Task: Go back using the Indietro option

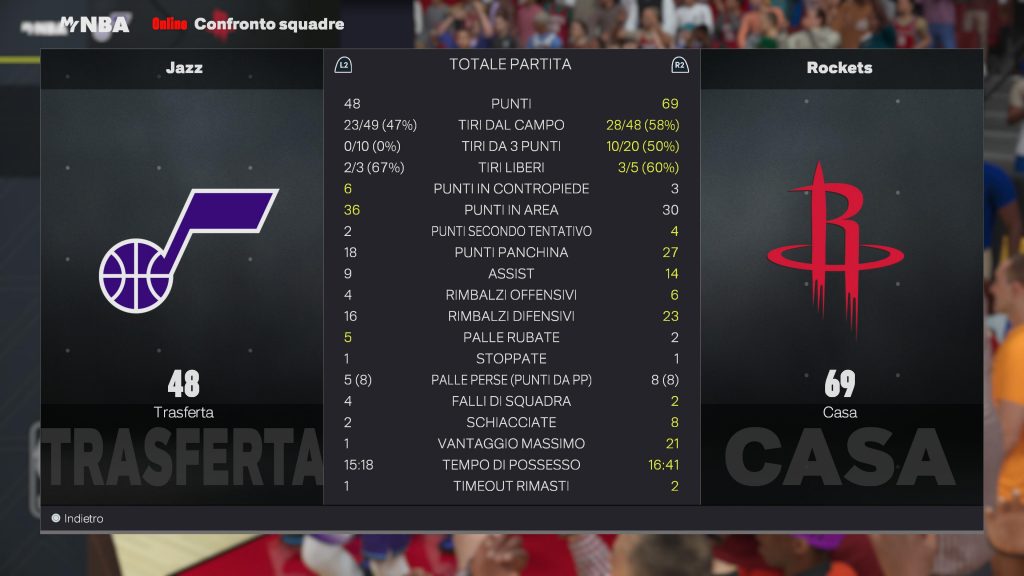Action: click(78, 519)
